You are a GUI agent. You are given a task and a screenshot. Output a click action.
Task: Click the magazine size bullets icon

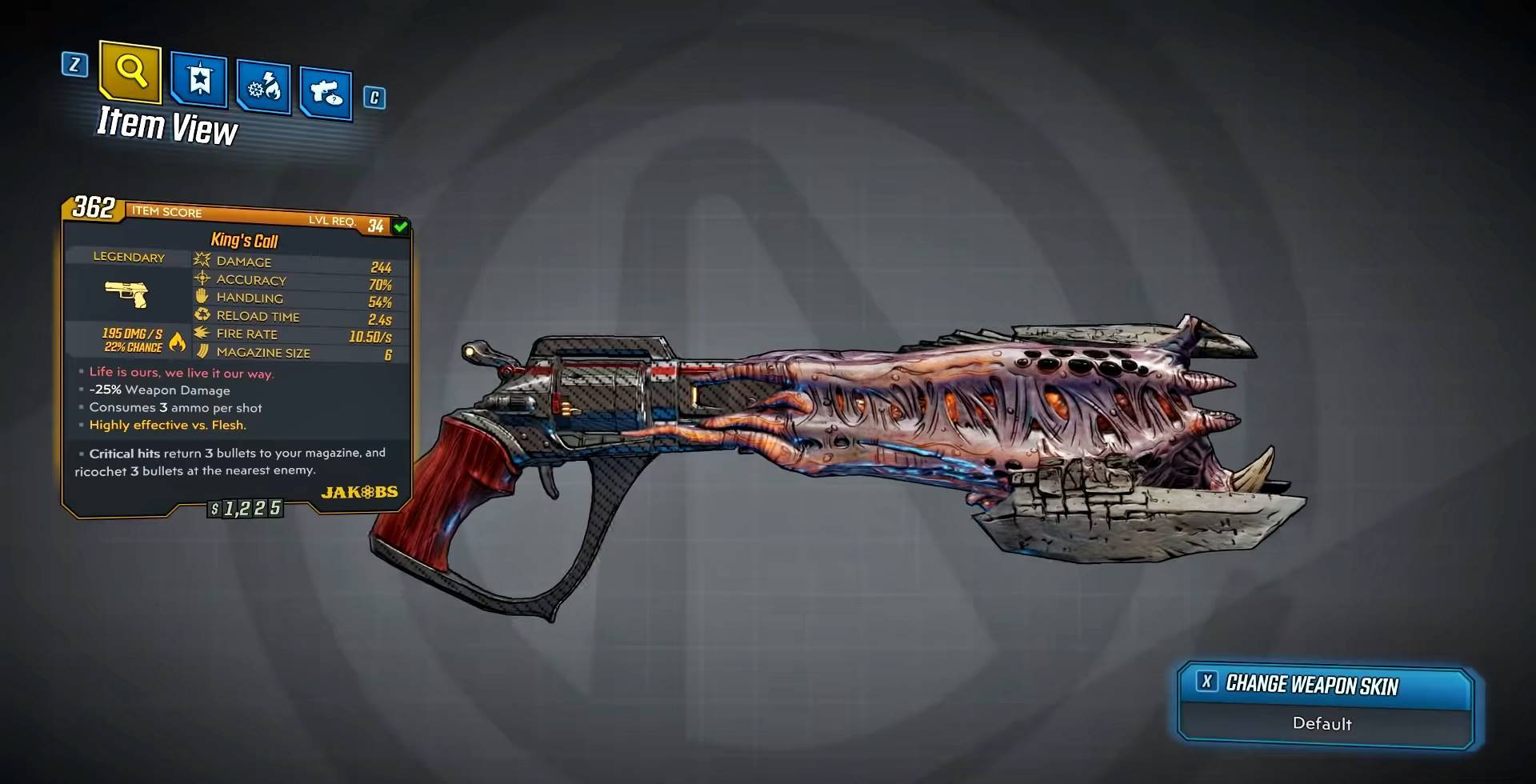click(x=200, y=352)
